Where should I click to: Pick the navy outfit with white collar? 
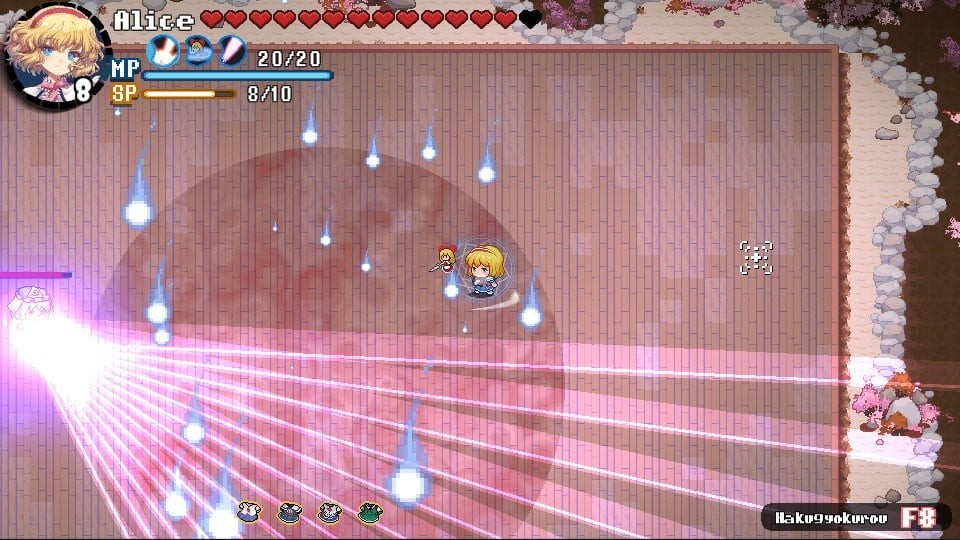pyautogui.click(x=329, y=512)
